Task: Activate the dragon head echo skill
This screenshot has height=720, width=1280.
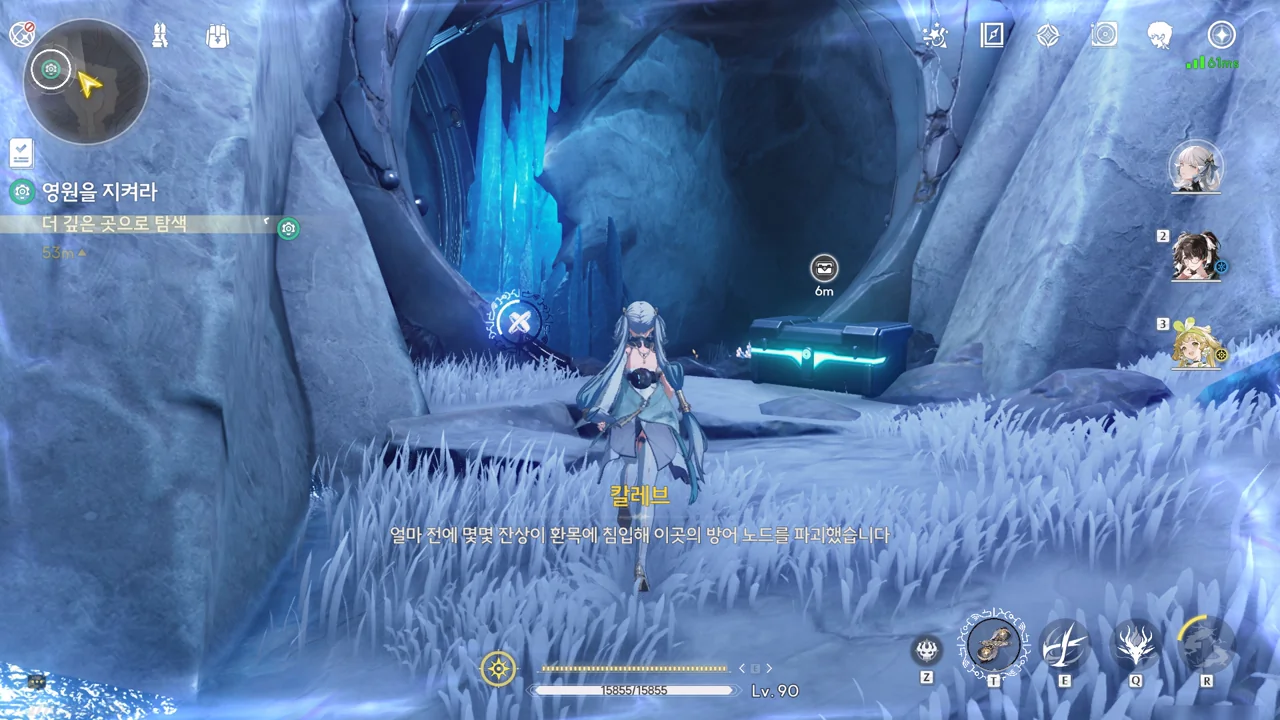Action: click(1136, 645)
